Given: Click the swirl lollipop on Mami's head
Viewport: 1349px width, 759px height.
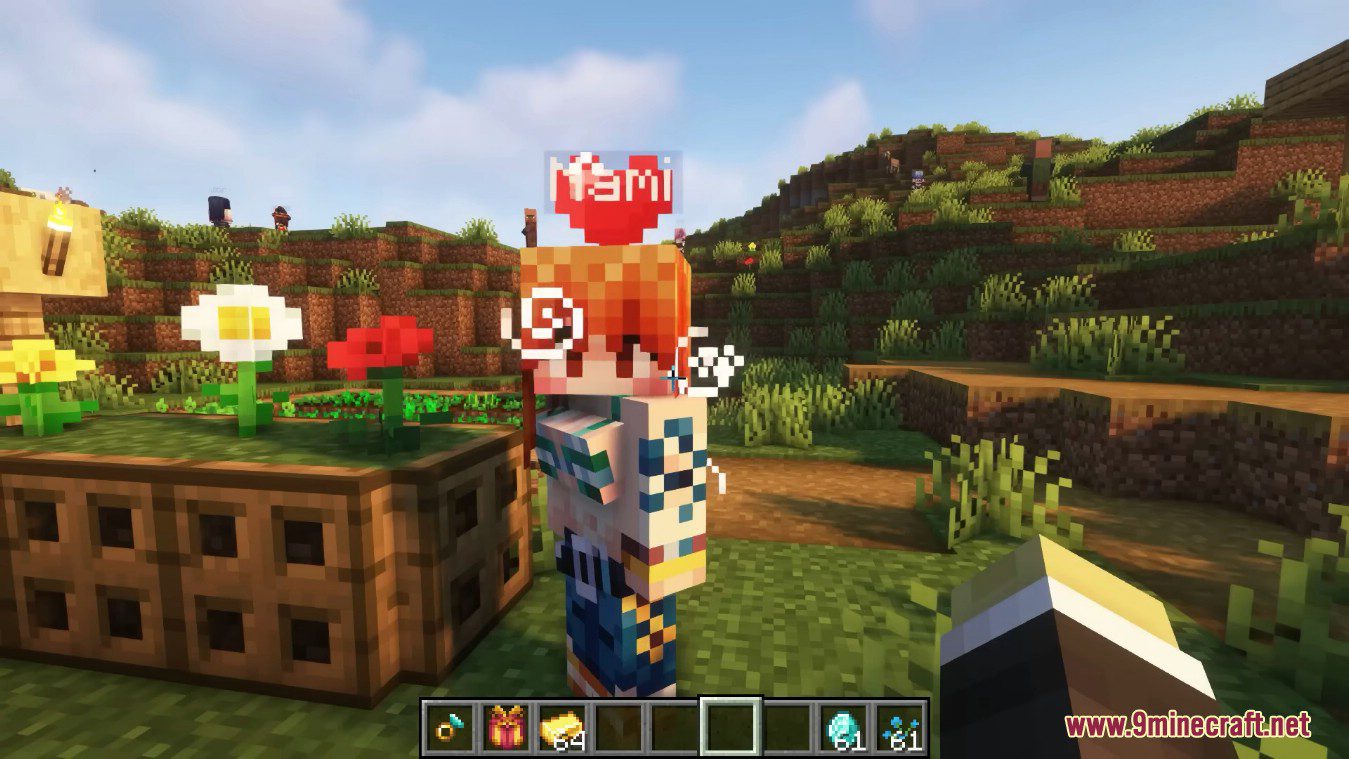Looking at the screenshot, I should point(547,323).
